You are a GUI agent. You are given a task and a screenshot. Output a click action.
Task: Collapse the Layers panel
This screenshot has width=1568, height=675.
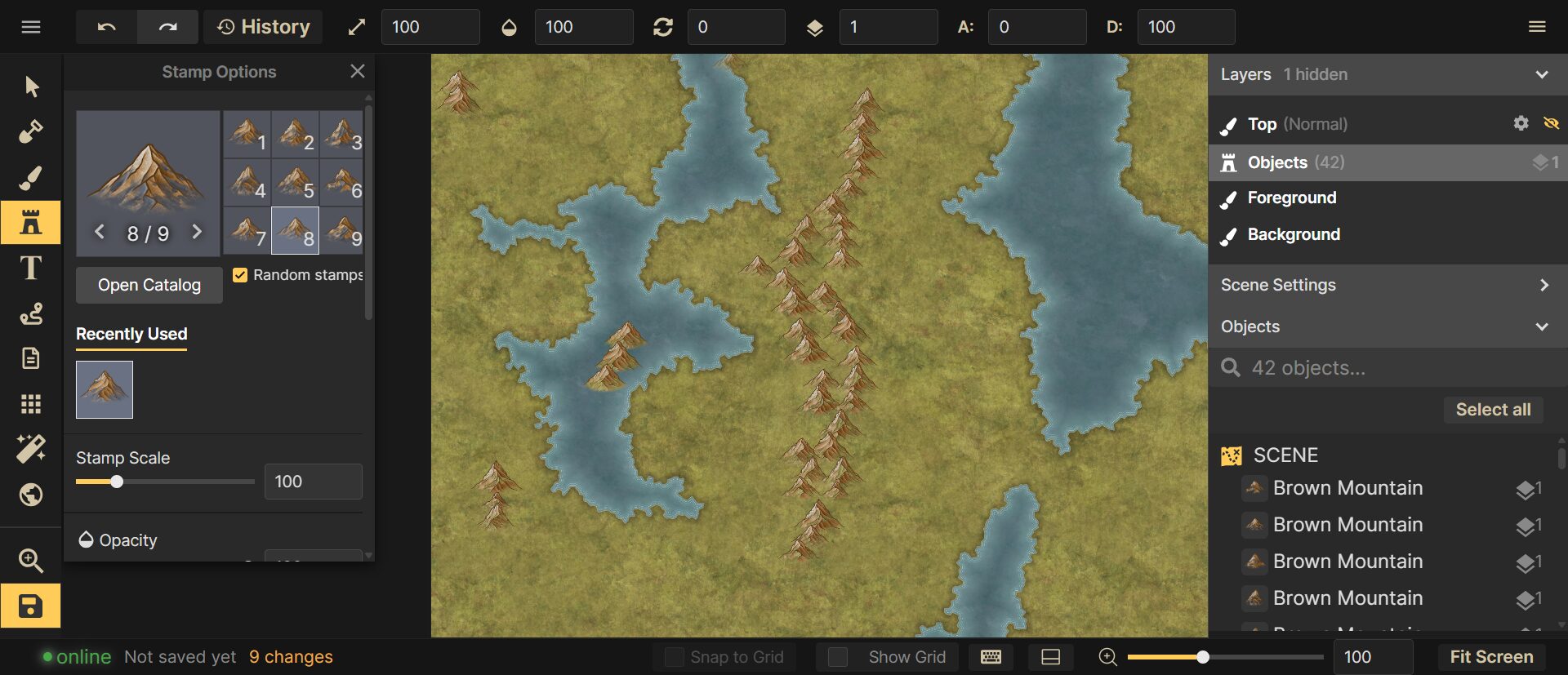[1543, 74]
